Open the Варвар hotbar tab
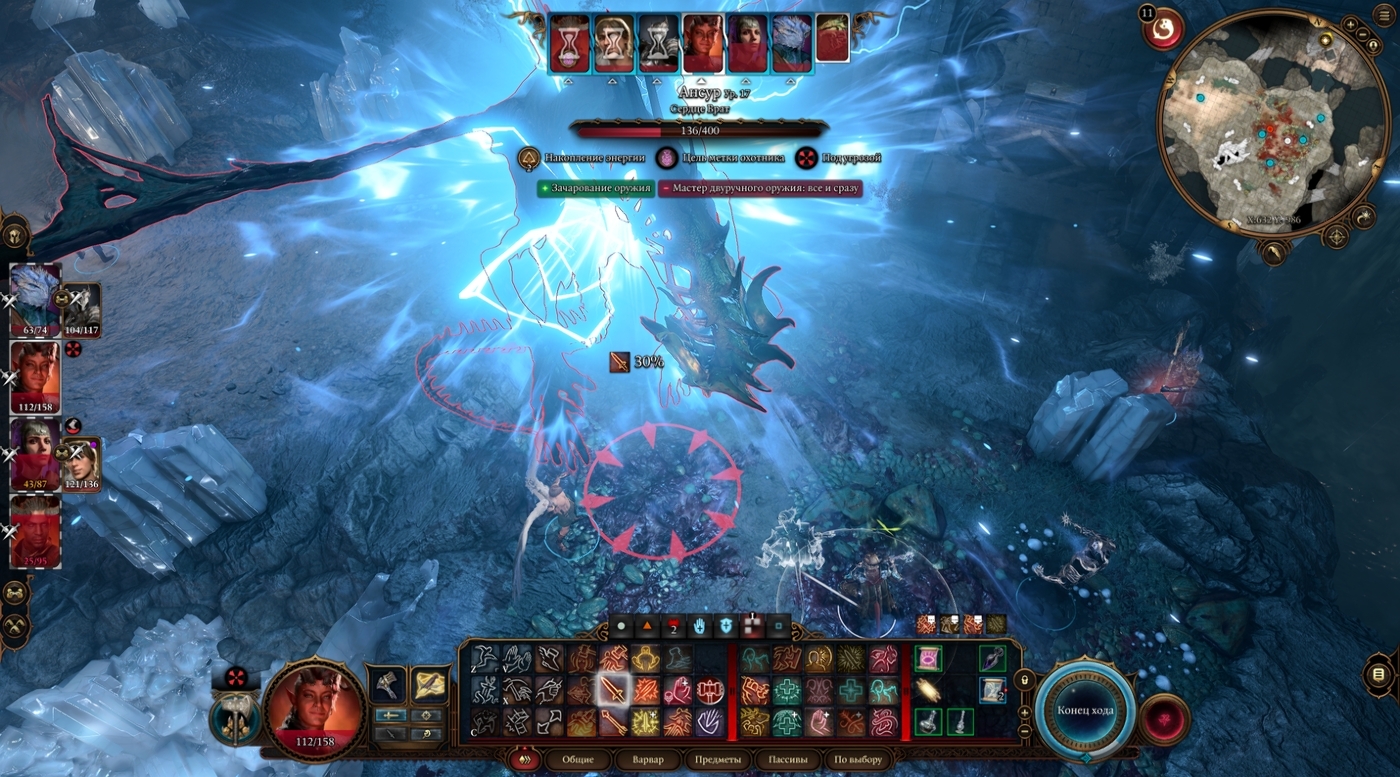 (648, 760)
